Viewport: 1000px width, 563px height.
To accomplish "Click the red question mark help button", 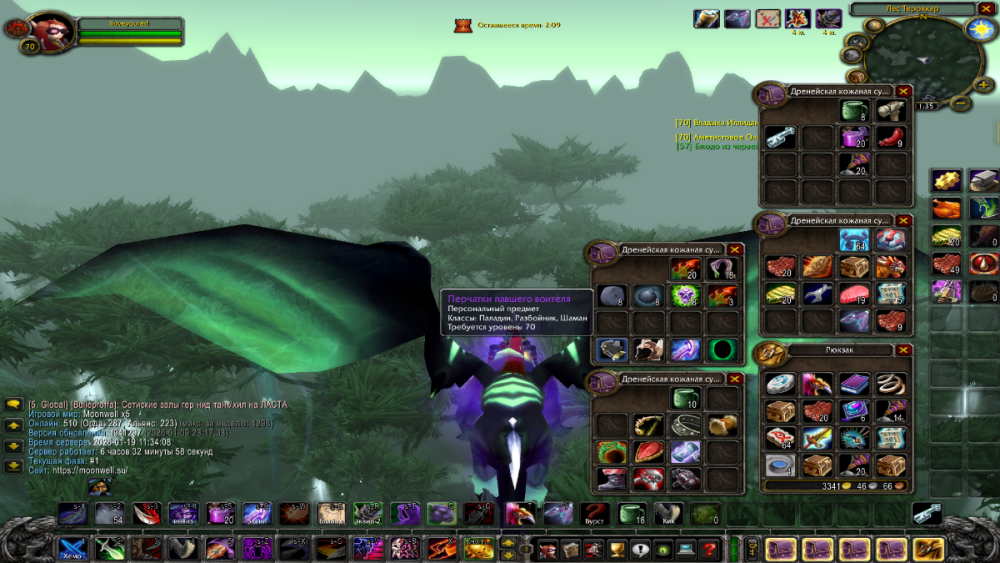I will tap(710, 548).
